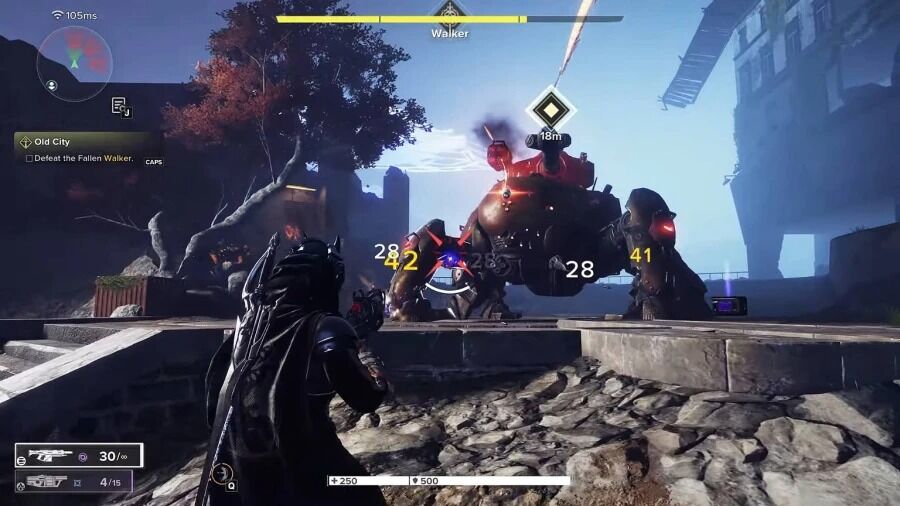Click the player marker icon on the radar
Viewport: 900px width, 506px height.
pyautogui.click(x=72, y=62)
